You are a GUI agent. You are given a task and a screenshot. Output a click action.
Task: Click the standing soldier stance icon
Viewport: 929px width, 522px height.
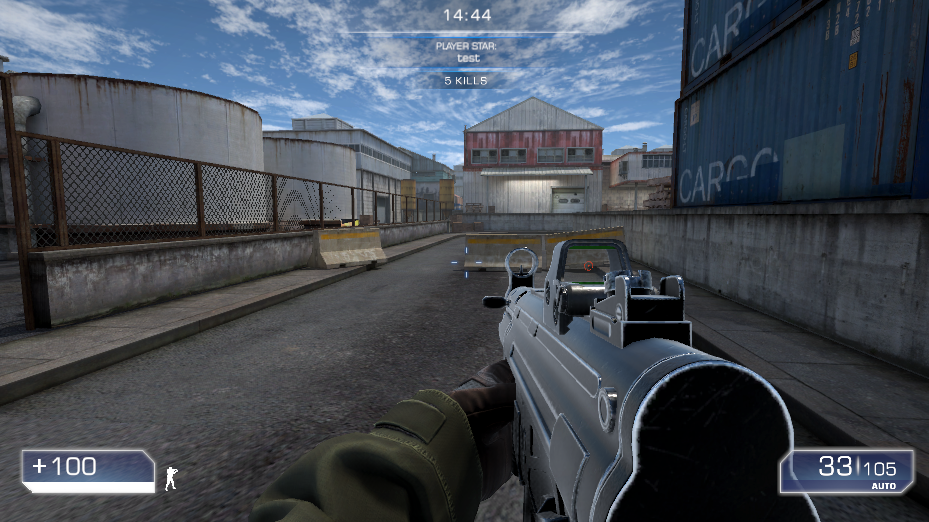pyautogui.click(x=171, y=478)
